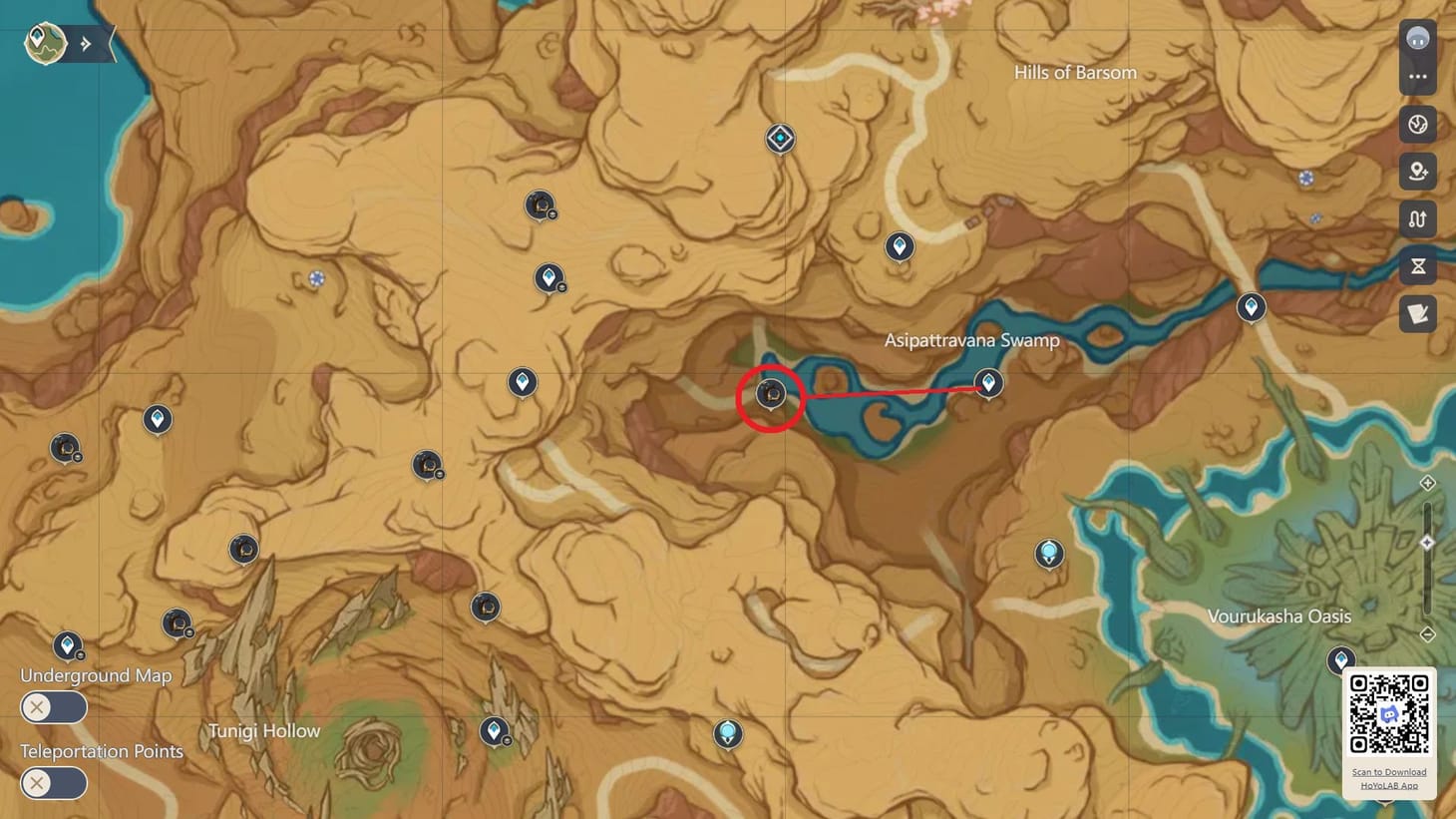
Task: Switch maps using the globe icon
Action: (x=1417, y=124)
